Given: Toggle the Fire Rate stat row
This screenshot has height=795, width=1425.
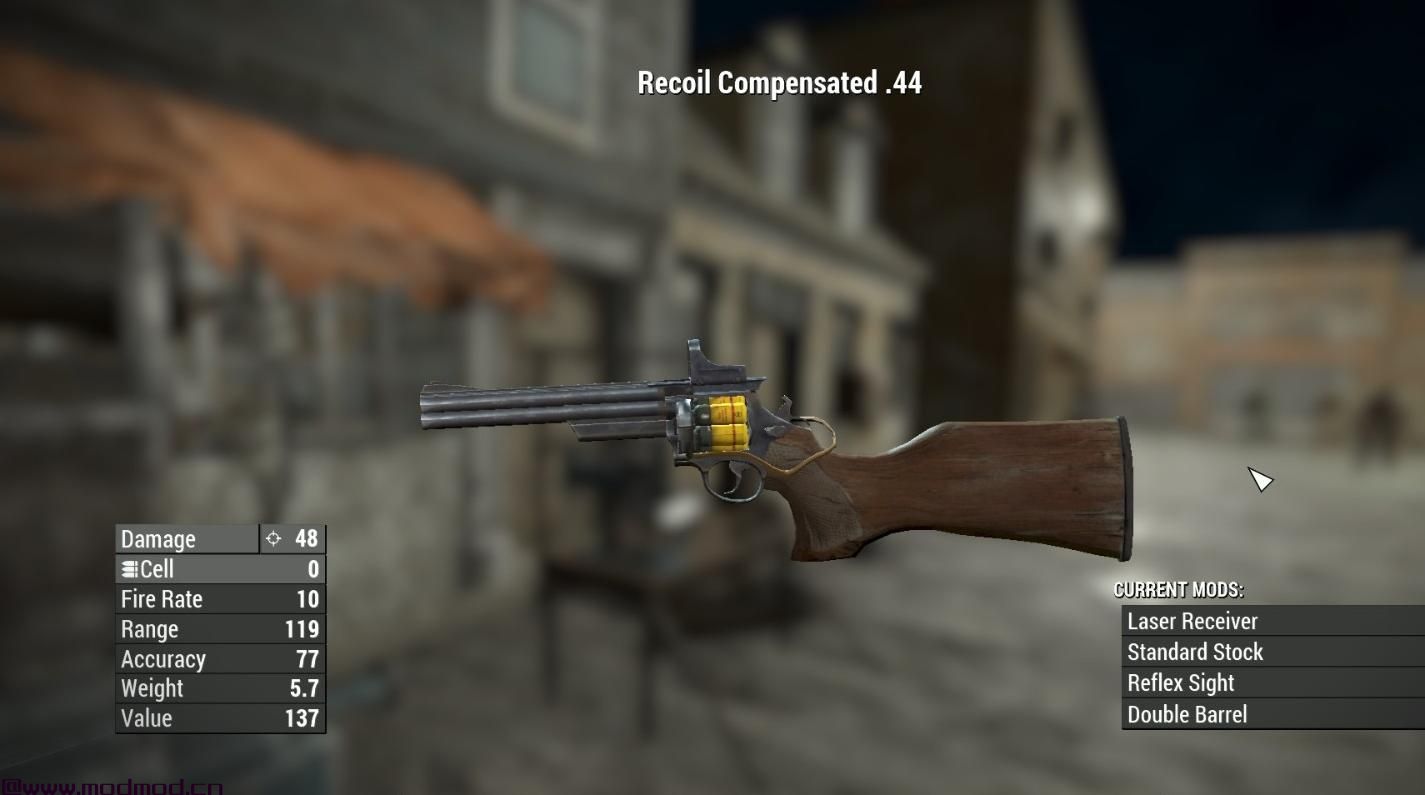Looking at the screenshot, I should [x=220, y=599].
